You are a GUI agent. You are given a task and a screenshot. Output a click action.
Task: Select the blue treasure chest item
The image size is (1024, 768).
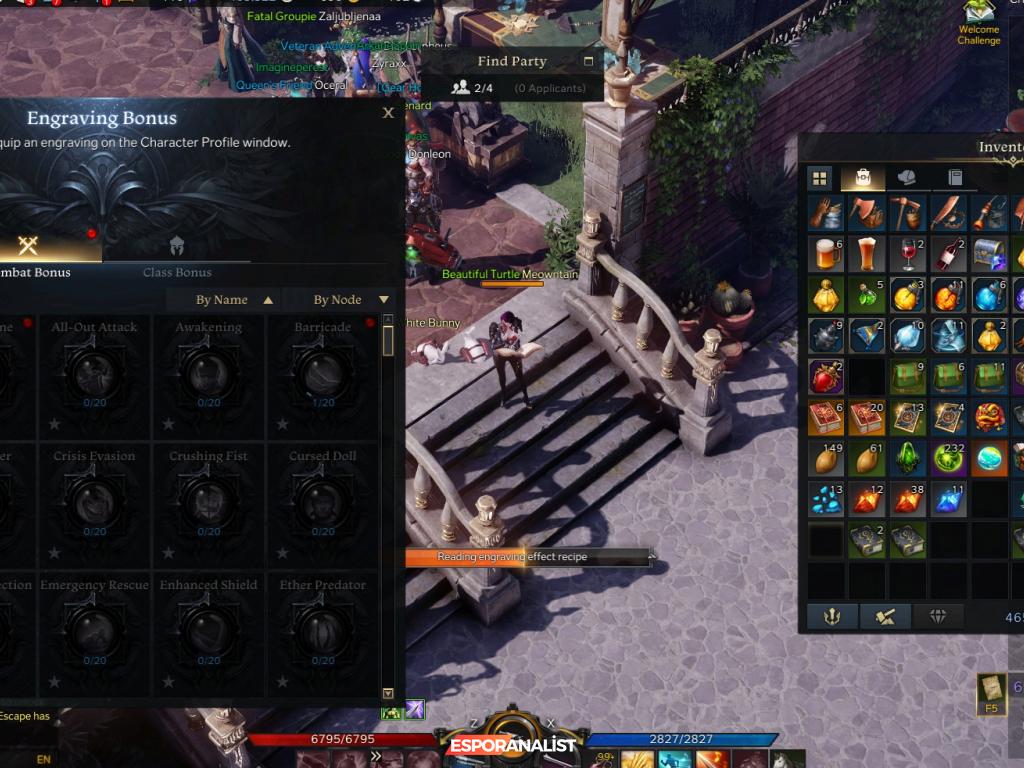click(990, 254)
